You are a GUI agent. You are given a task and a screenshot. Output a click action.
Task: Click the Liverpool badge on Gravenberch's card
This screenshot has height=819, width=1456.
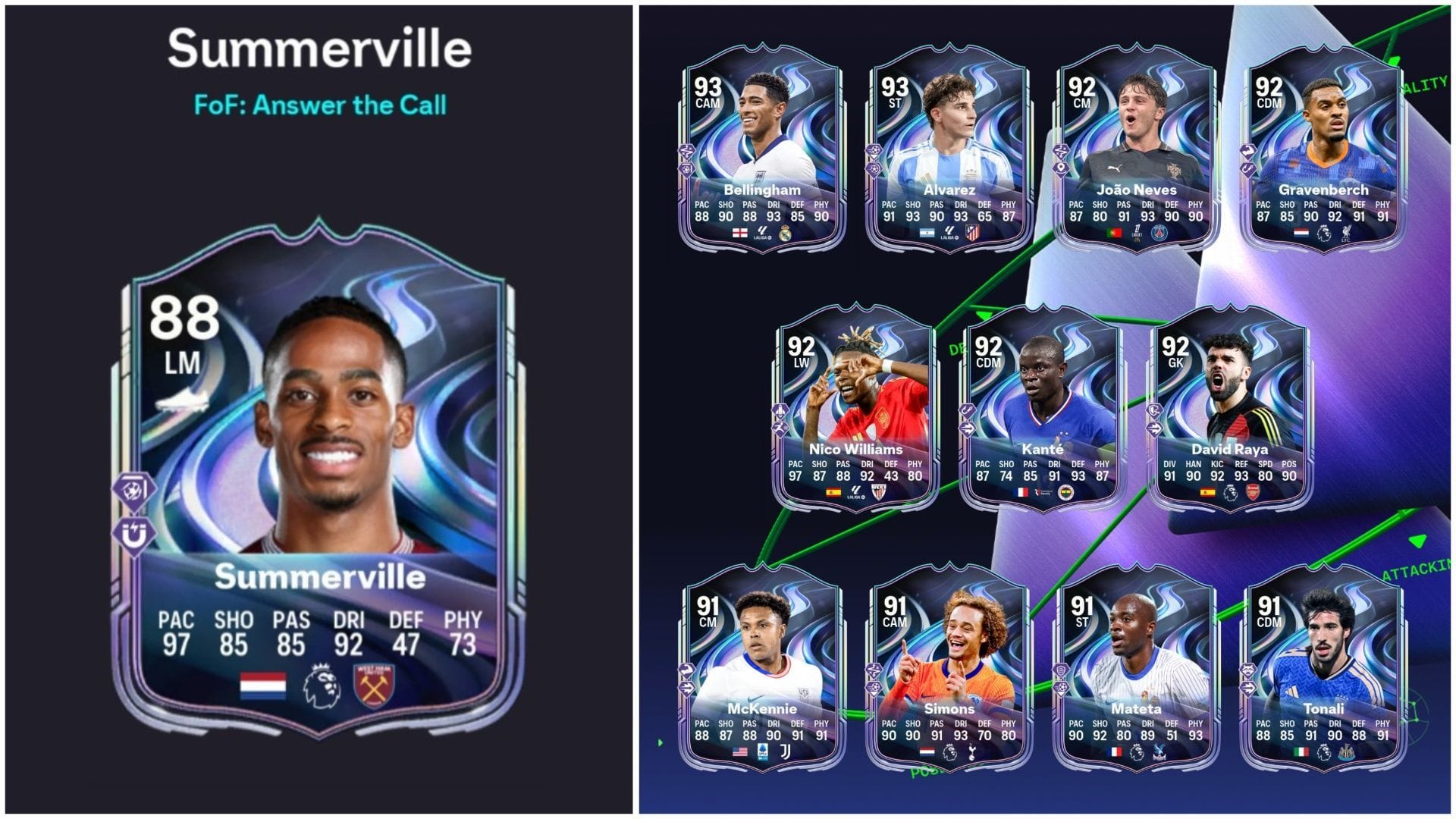point(1346,234)
